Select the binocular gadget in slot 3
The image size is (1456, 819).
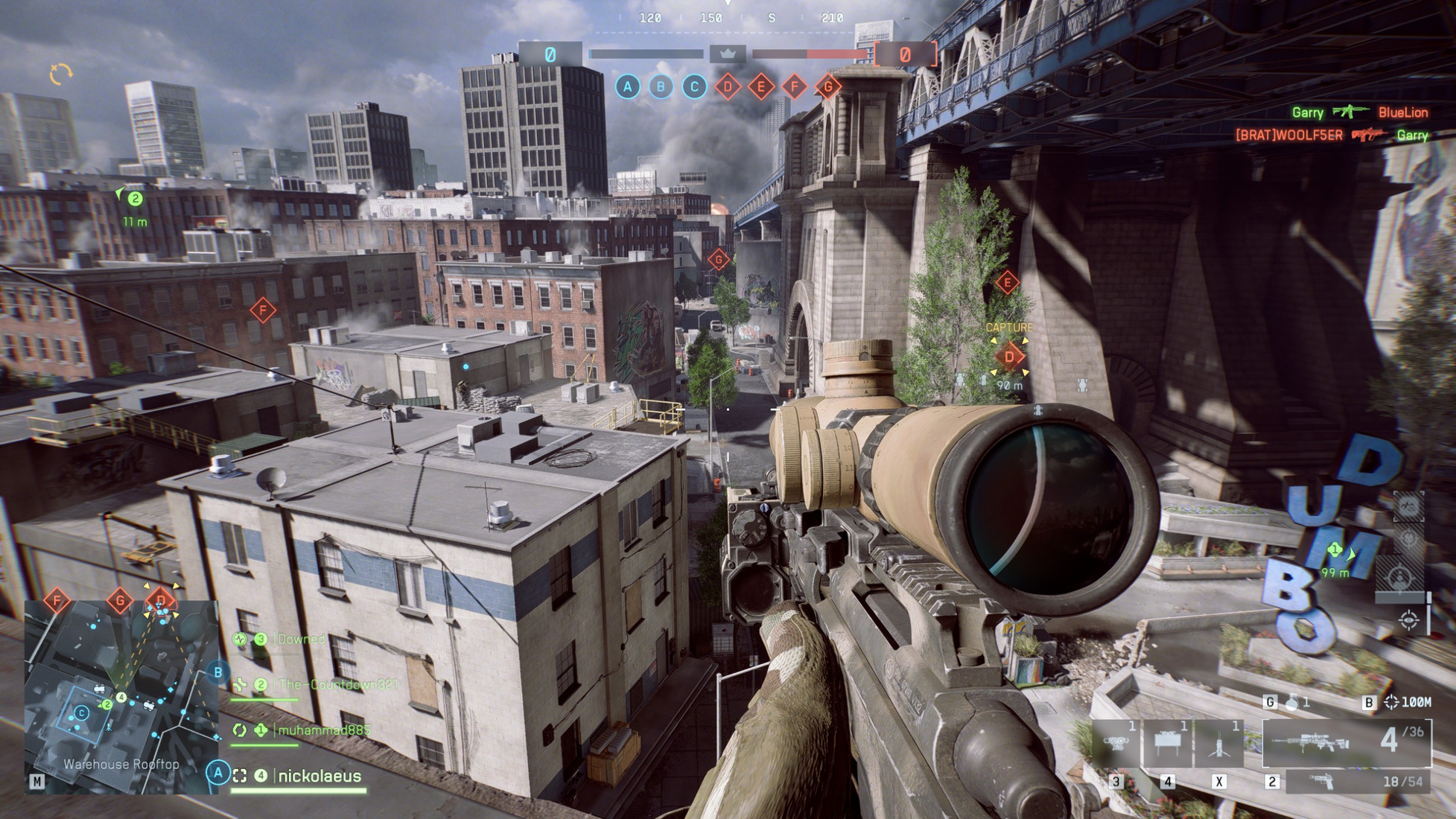(x=1116, y=743)
